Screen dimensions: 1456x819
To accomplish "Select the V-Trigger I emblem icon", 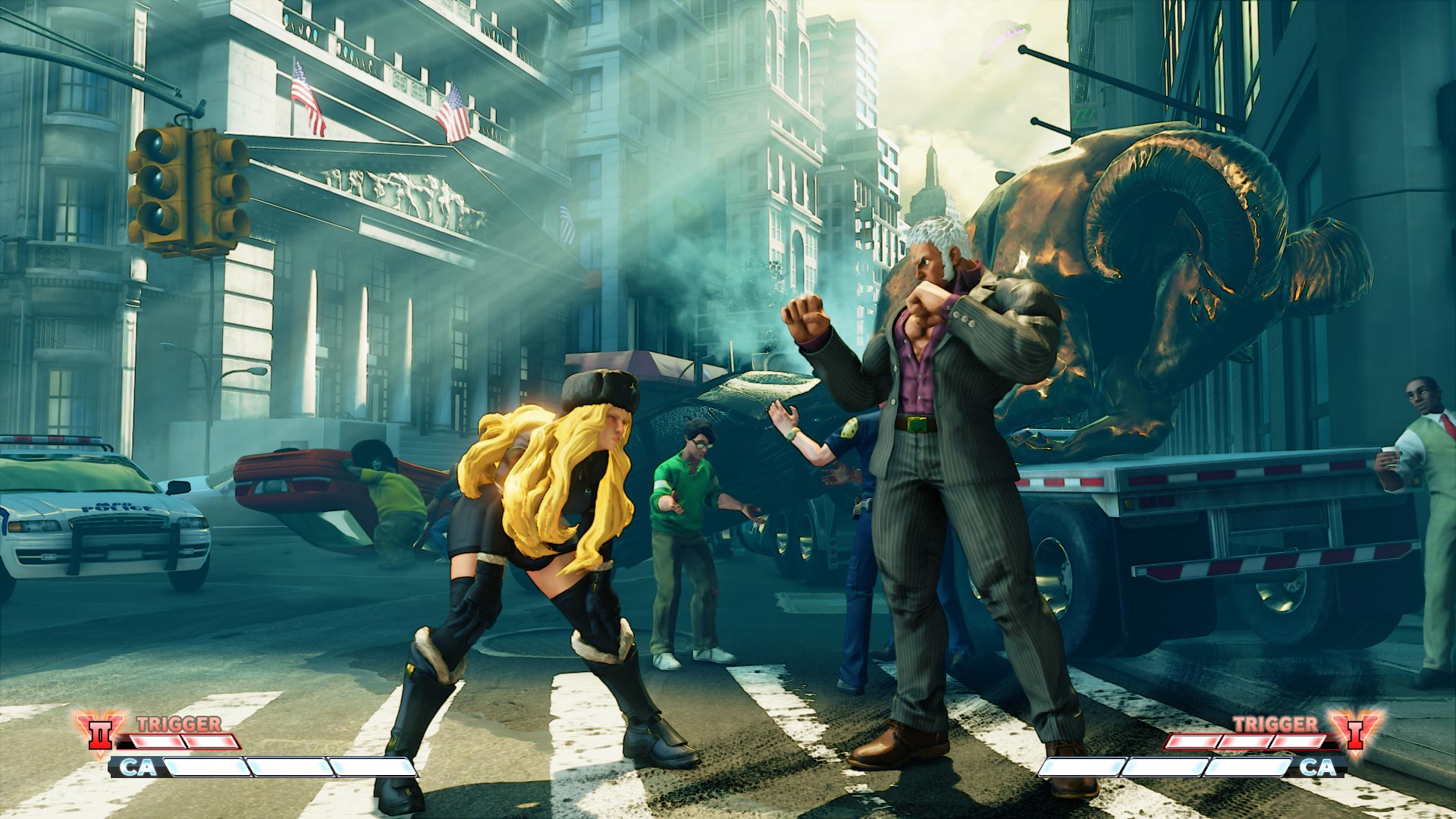I will point(1354,732).
